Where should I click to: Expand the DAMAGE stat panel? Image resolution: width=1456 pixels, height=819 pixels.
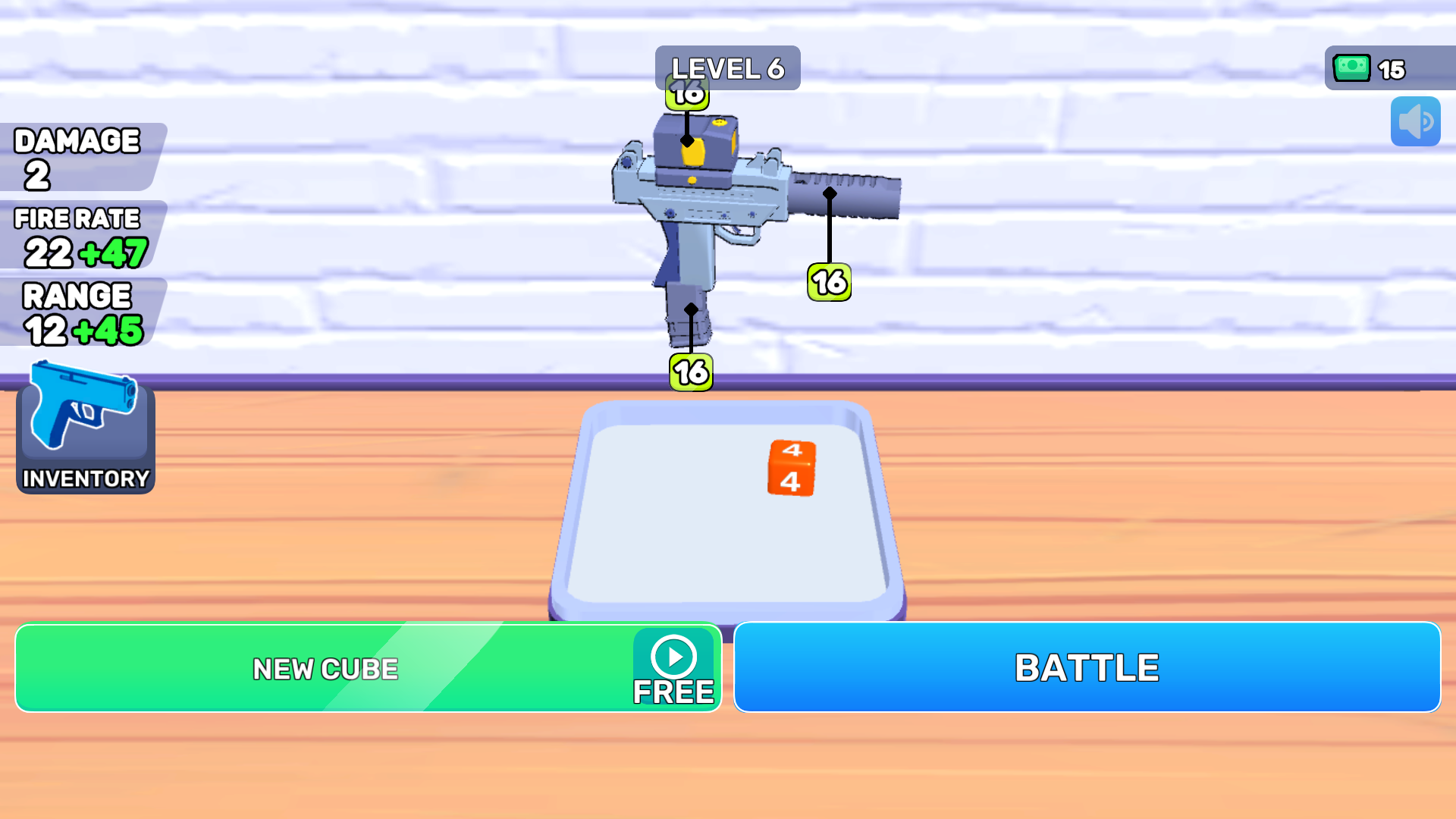(76, 155)
